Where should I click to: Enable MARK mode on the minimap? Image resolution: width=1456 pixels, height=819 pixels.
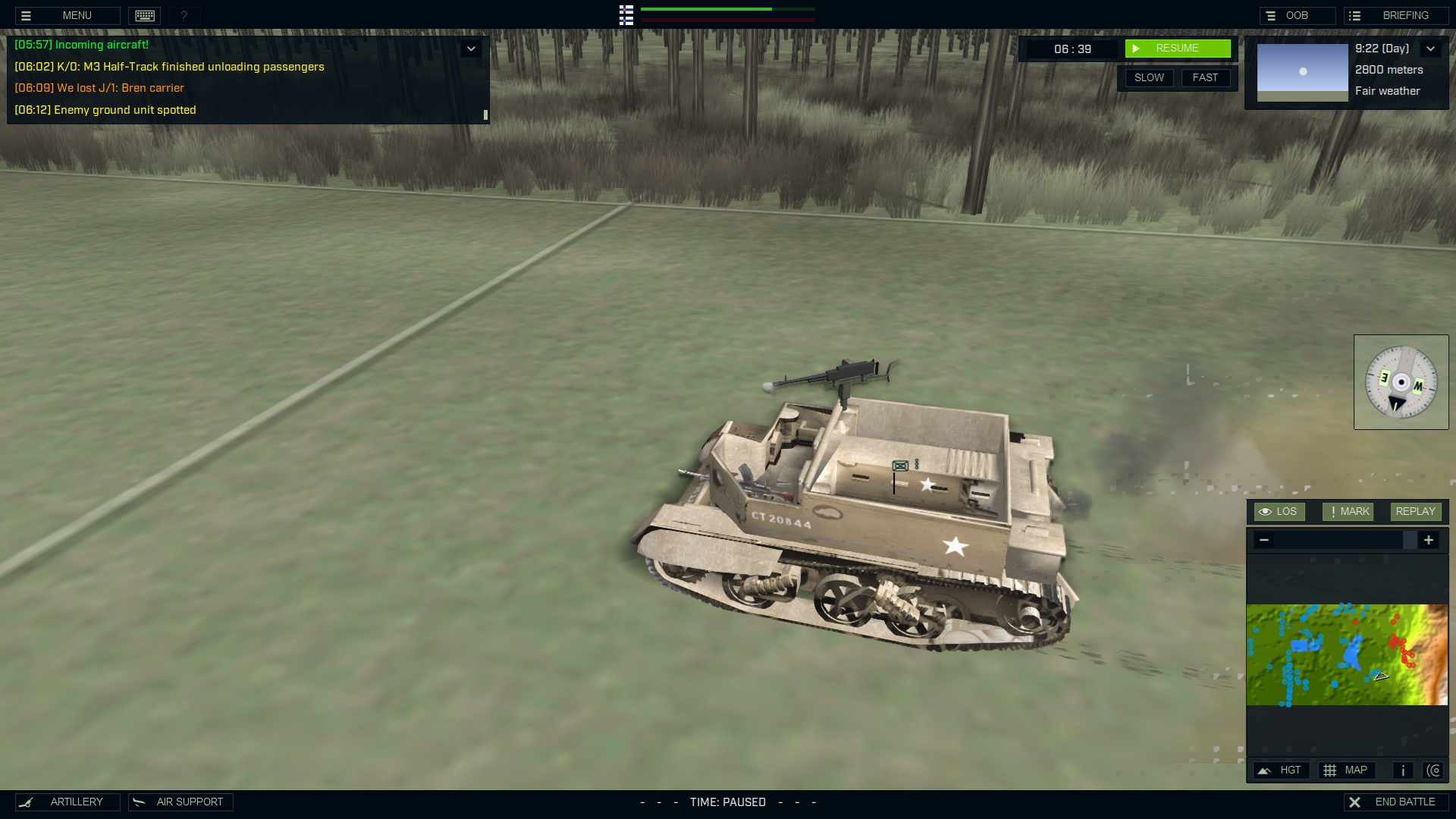pyautogui.click(x=1348, y=511)
